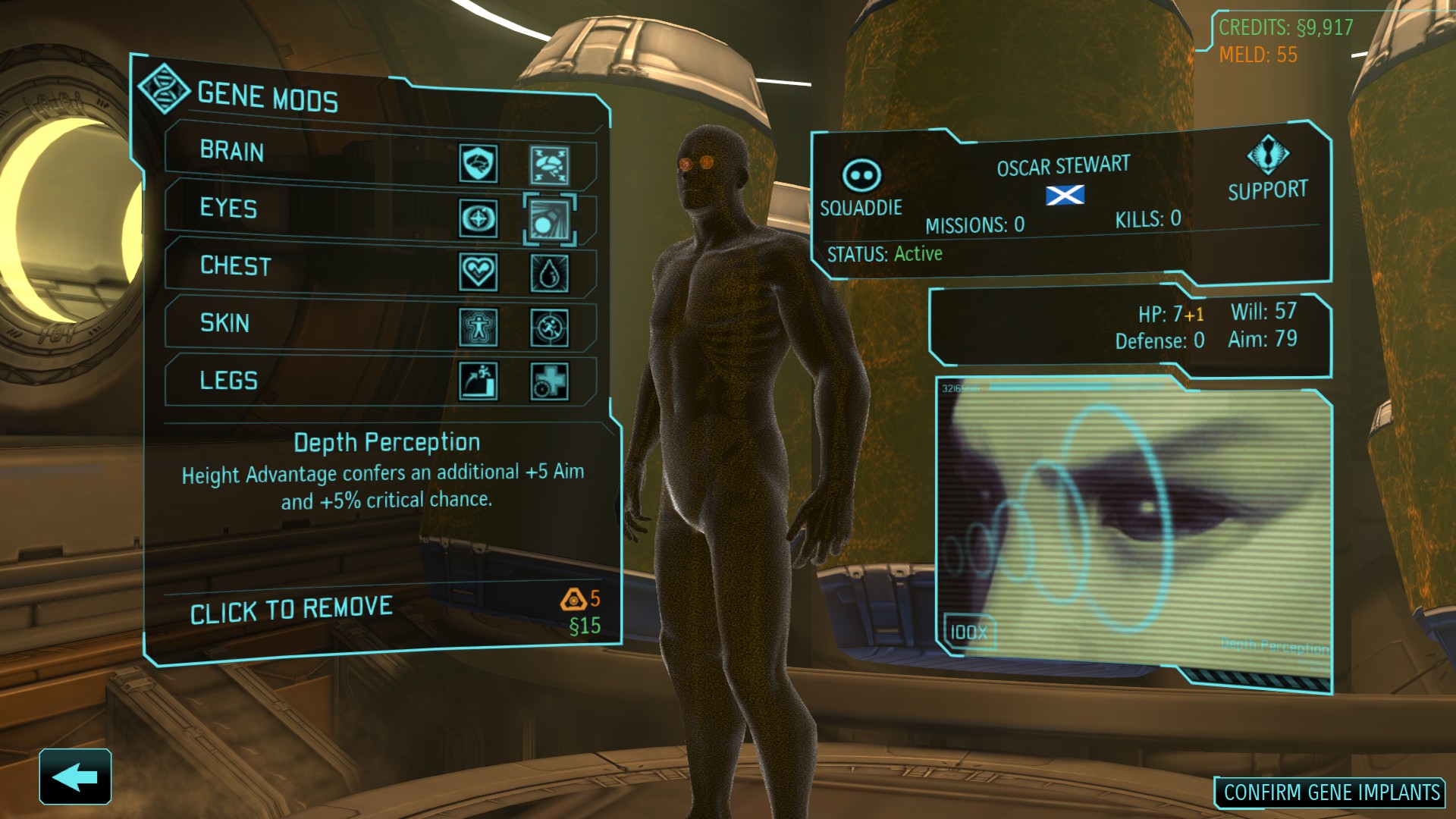Click the highlighted Depth Perception eye icon

[x=549, y=221]
